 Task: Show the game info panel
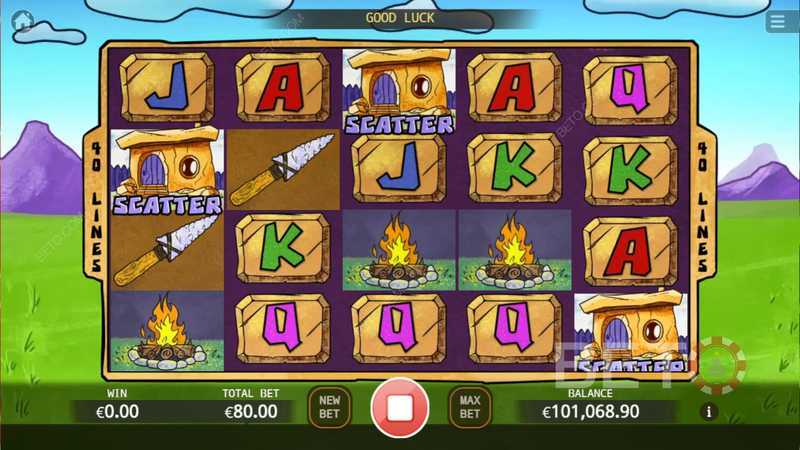click(710, 411)
